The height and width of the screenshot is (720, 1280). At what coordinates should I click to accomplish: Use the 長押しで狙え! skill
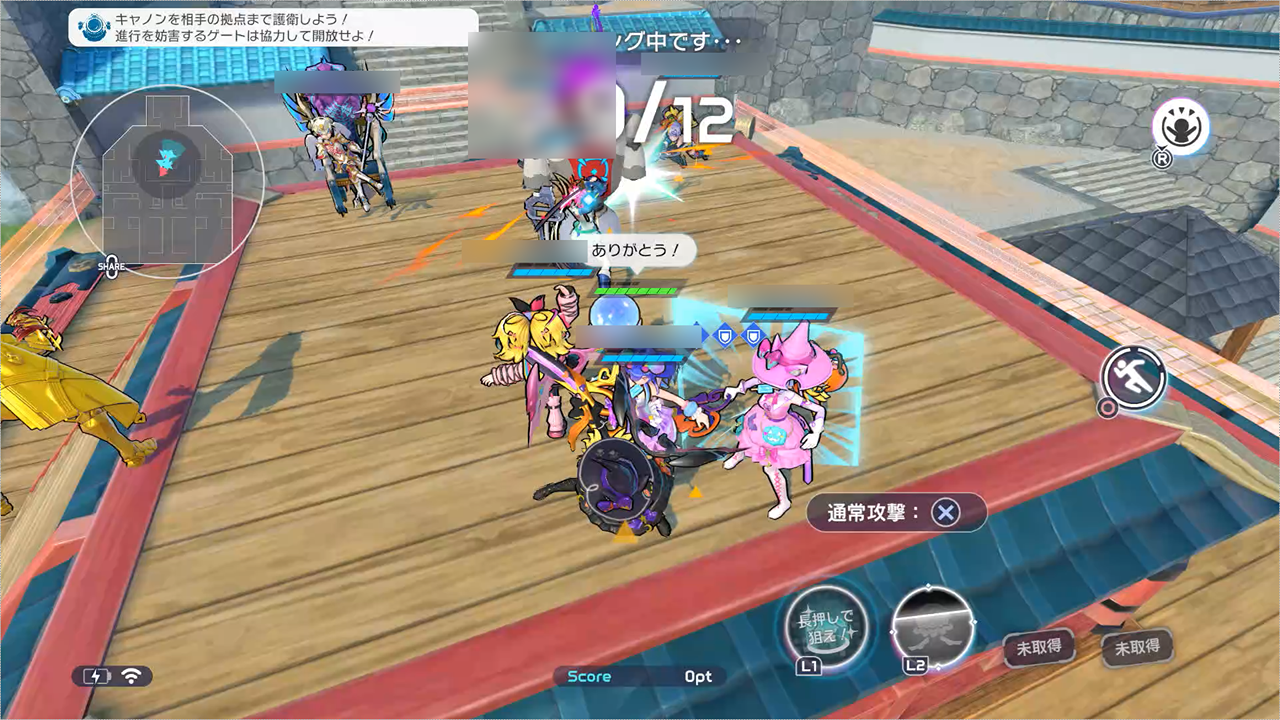825,628
